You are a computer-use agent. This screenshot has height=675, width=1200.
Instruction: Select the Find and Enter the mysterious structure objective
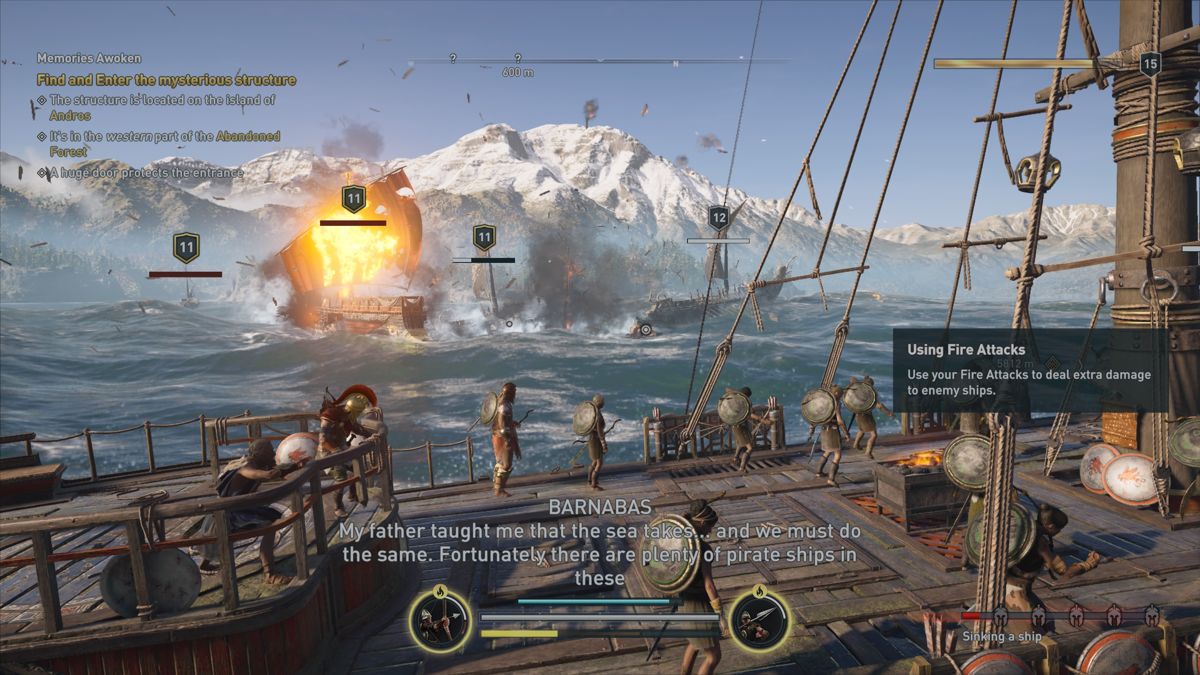pyautogui.click(x=166, y=80)
